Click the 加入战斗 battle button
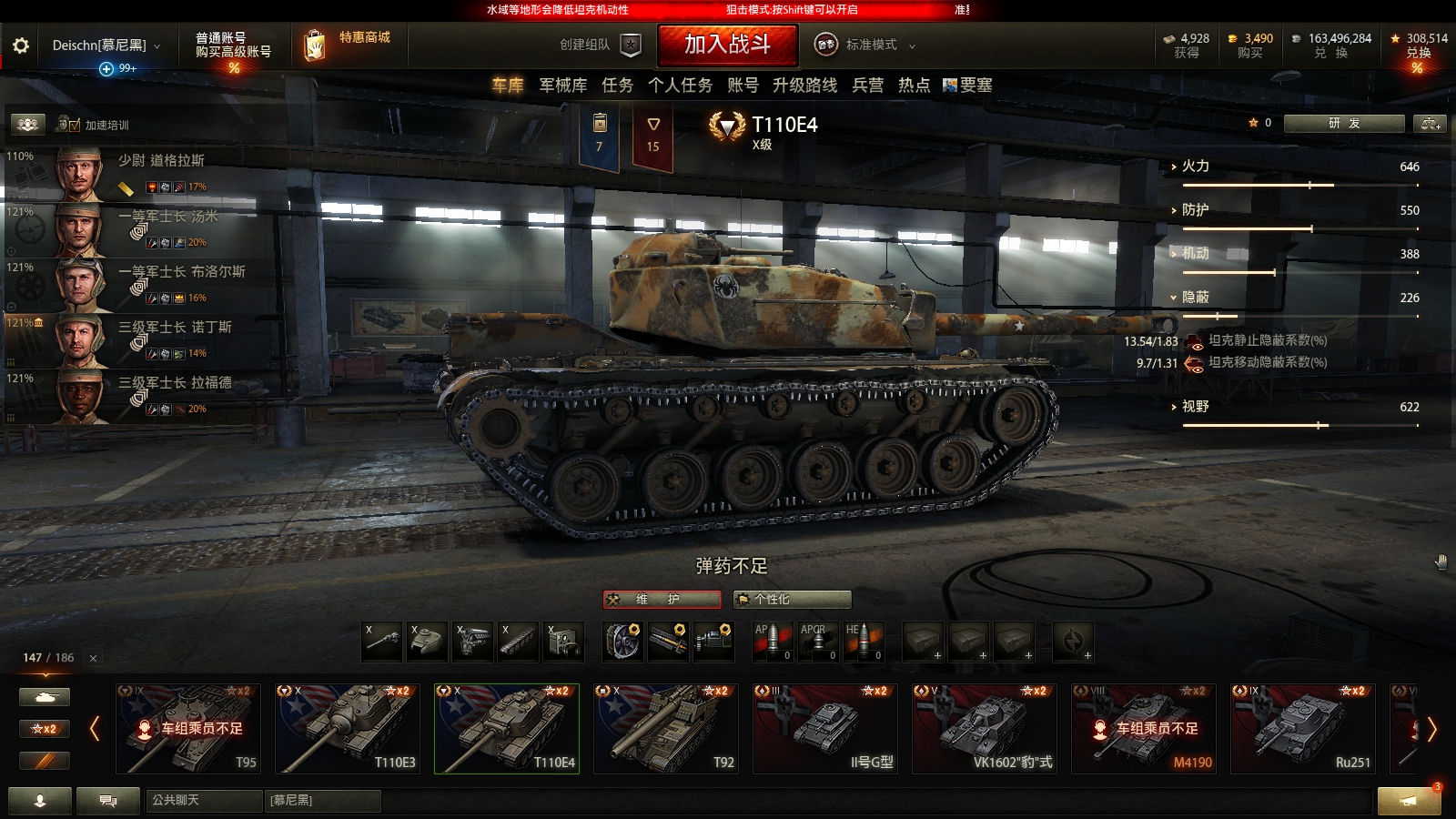The width and height of the screenshot is (1456, 819). pos(727,45)
